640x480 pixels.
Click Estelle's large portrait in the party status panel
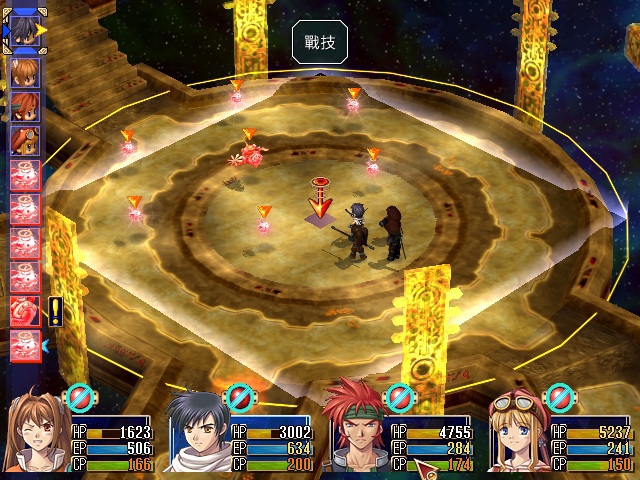point(37,431)
